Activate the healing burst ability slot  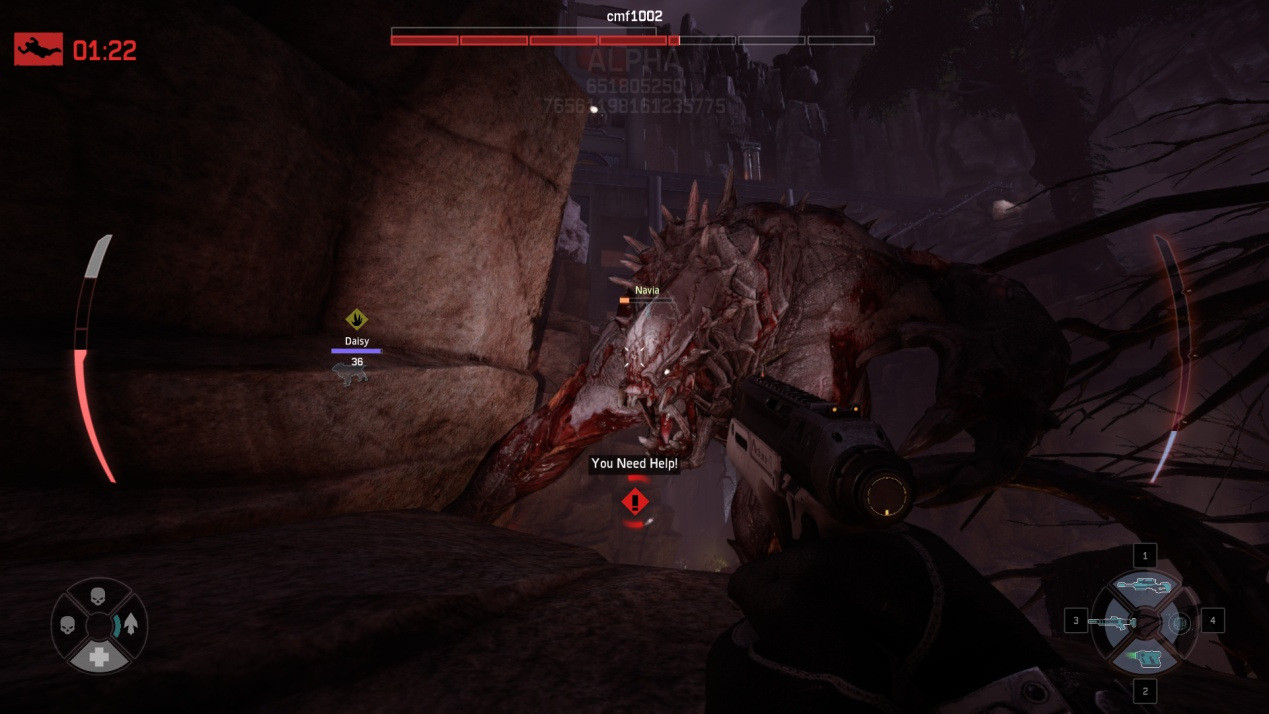click(1181, 623)
